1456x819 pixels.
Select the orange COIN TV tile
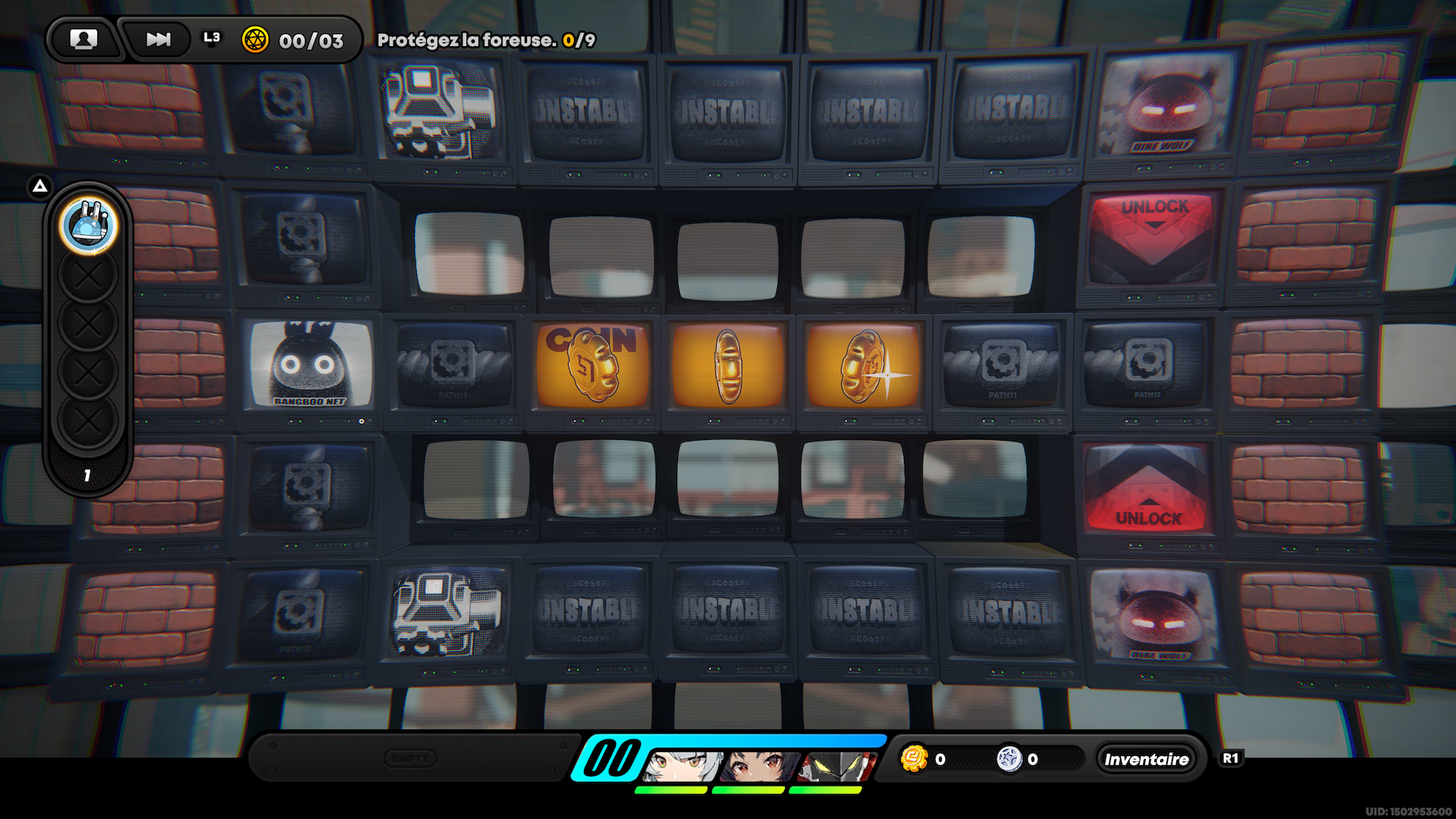tap(592, 366)
